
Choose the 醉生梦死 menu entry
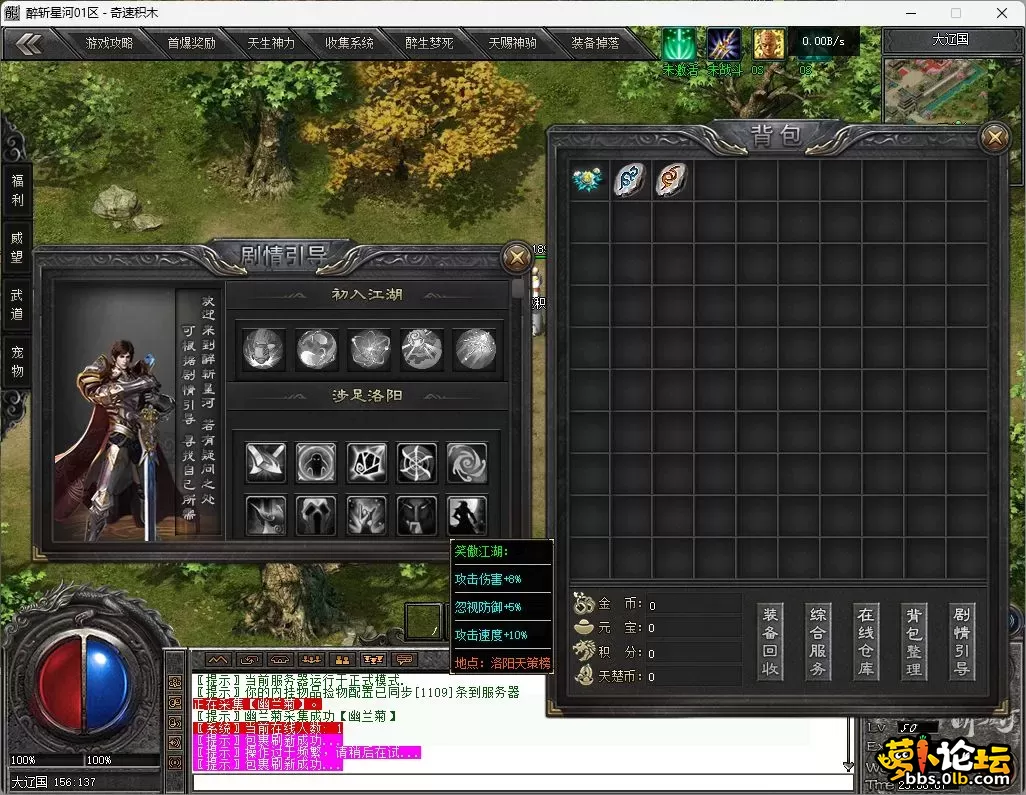(x=430, y=43)
